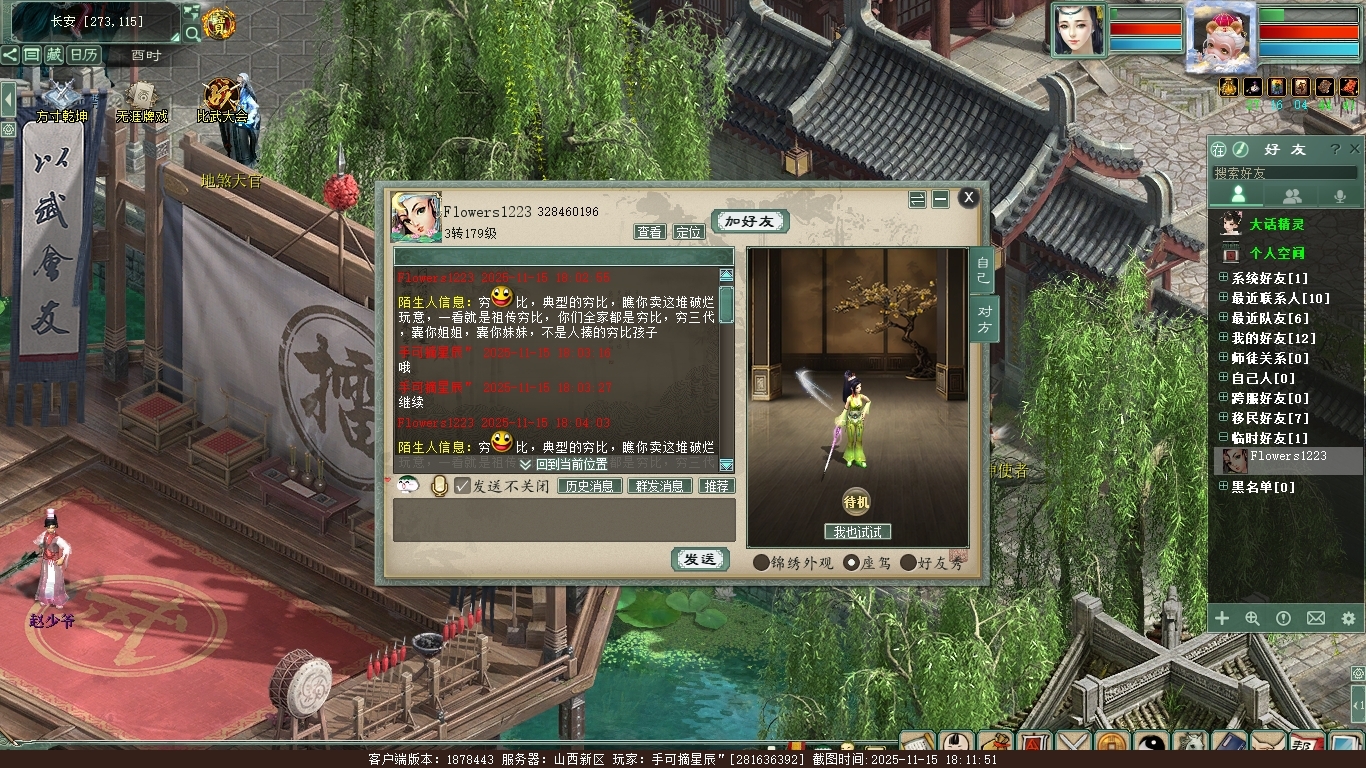The height and width of the screenshot is (768, 1366).
Task: Send the message with 发送 button
Action: pyautogui.click(x=699, y=560)
